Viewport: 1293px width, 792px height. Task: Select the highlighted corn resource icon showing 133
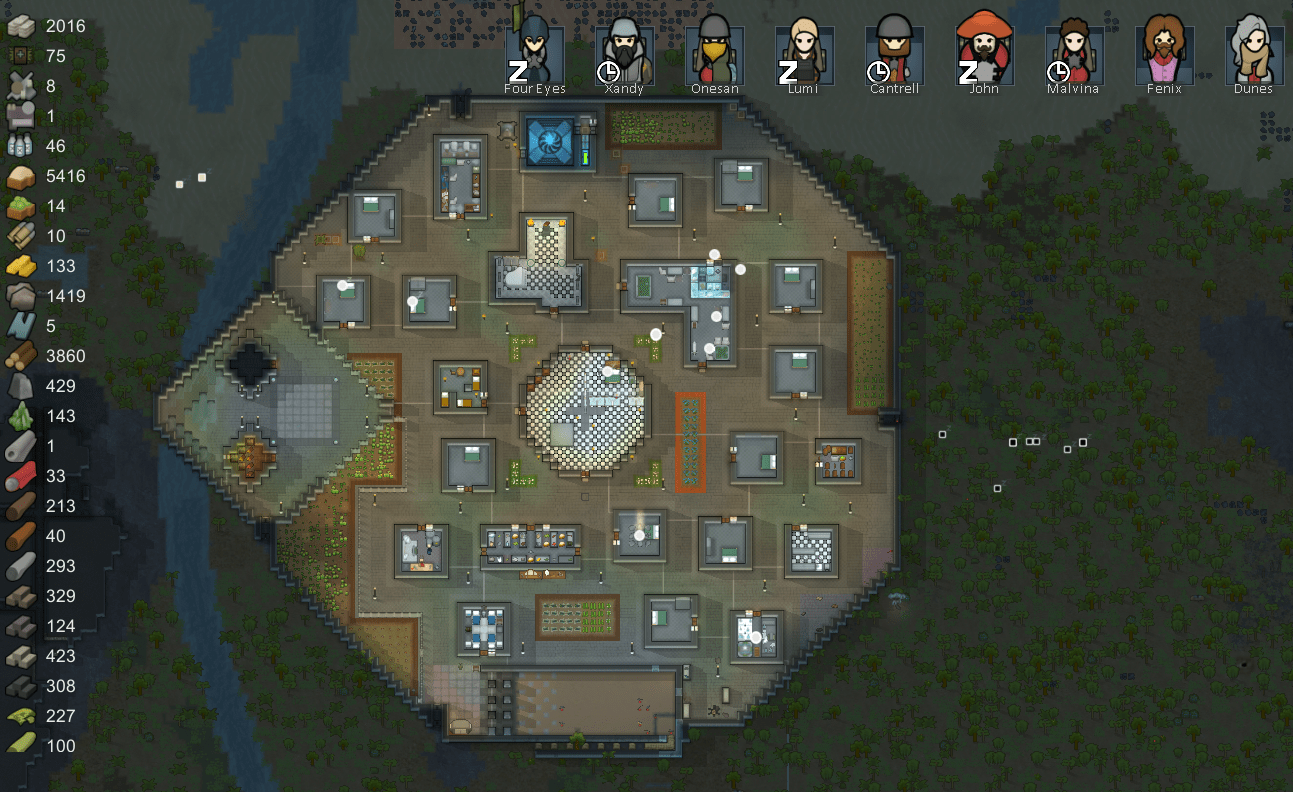pos(20,266)
